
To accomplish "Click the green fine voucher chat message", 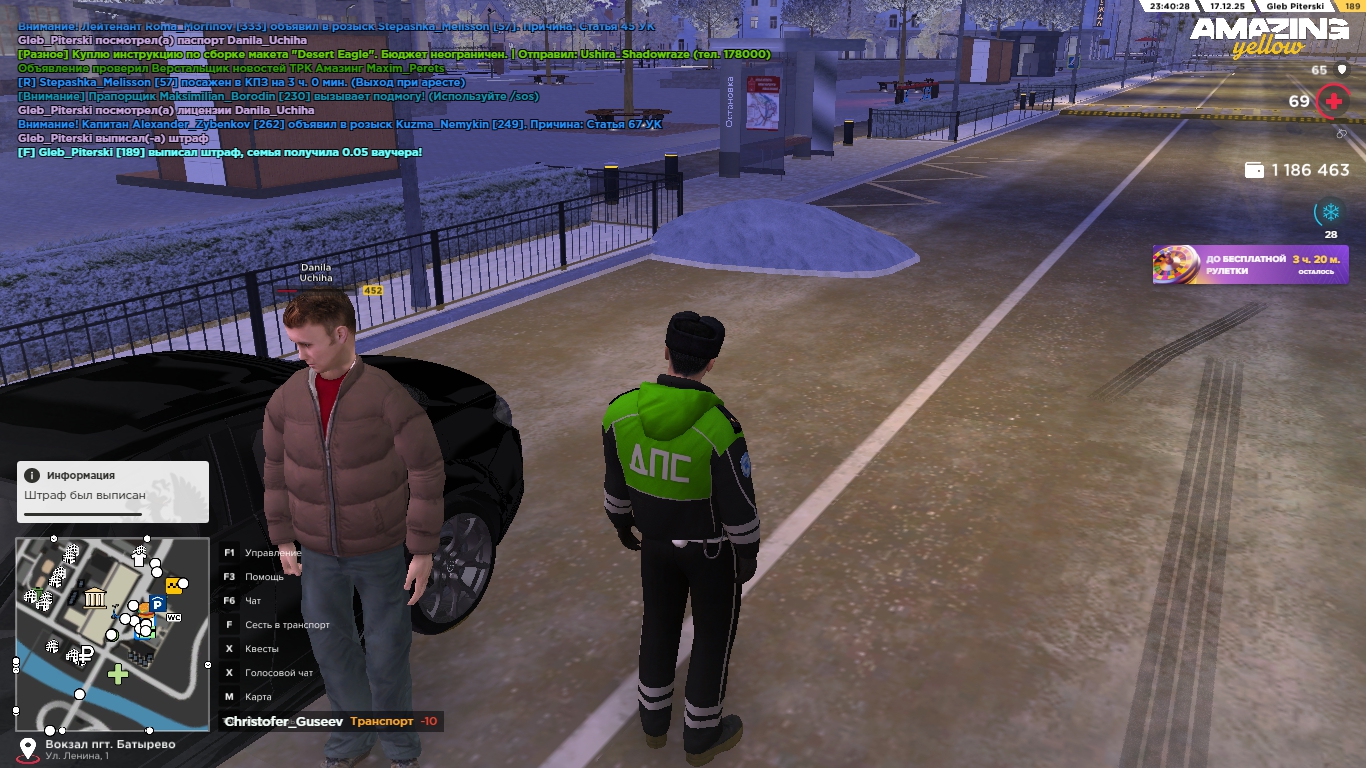I will [220, 152].
